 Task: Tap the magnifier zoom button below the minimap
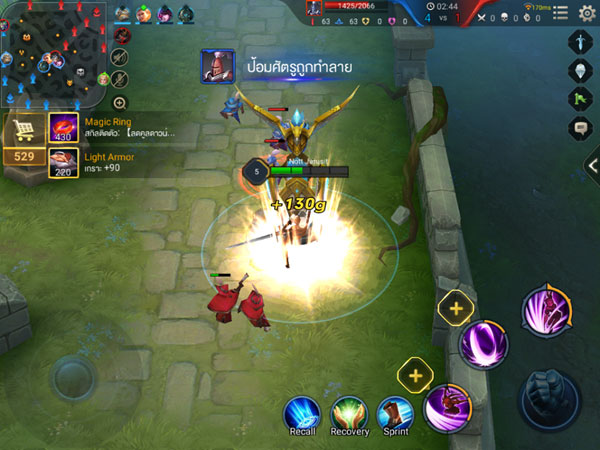pyautogui.click(x=120, y=102)
